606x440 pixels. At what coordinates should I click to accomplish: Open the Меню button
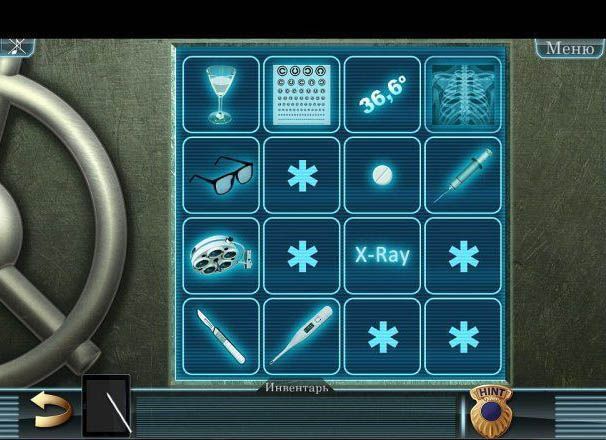tap(569, 48)
